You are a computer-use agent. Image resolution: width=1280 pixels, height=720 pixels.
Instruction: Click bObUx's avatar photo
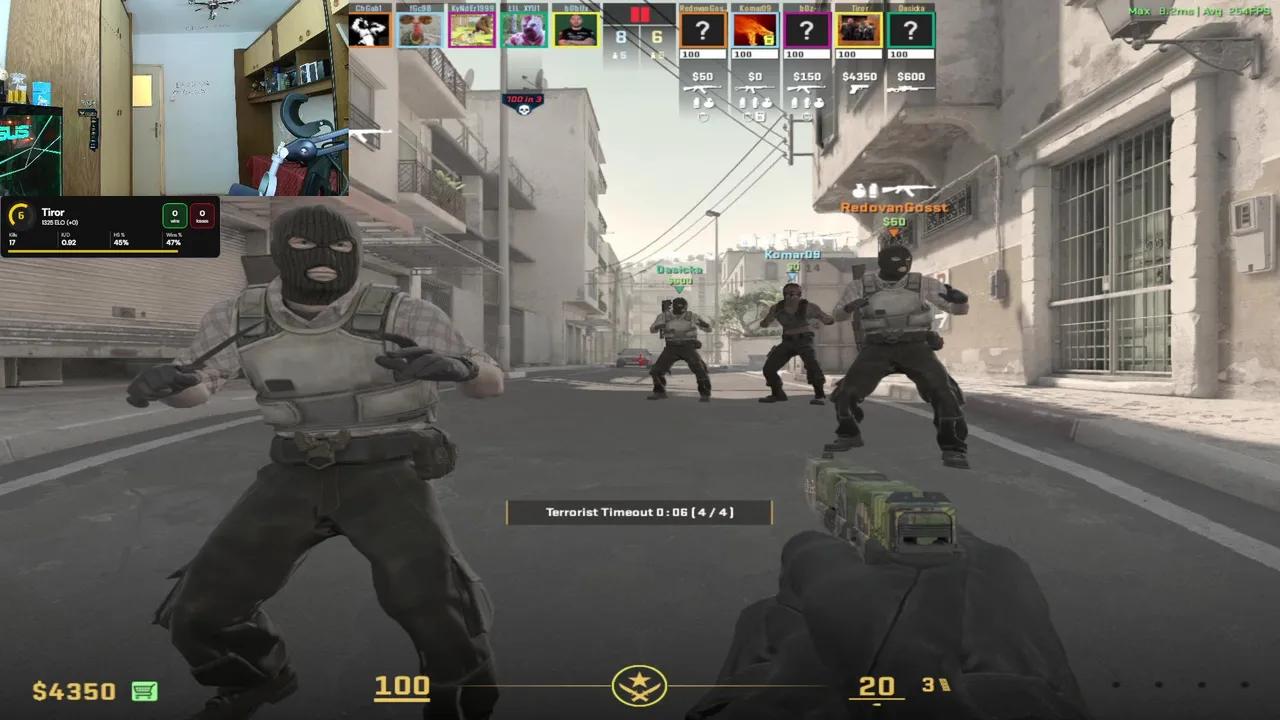[577, 28]
